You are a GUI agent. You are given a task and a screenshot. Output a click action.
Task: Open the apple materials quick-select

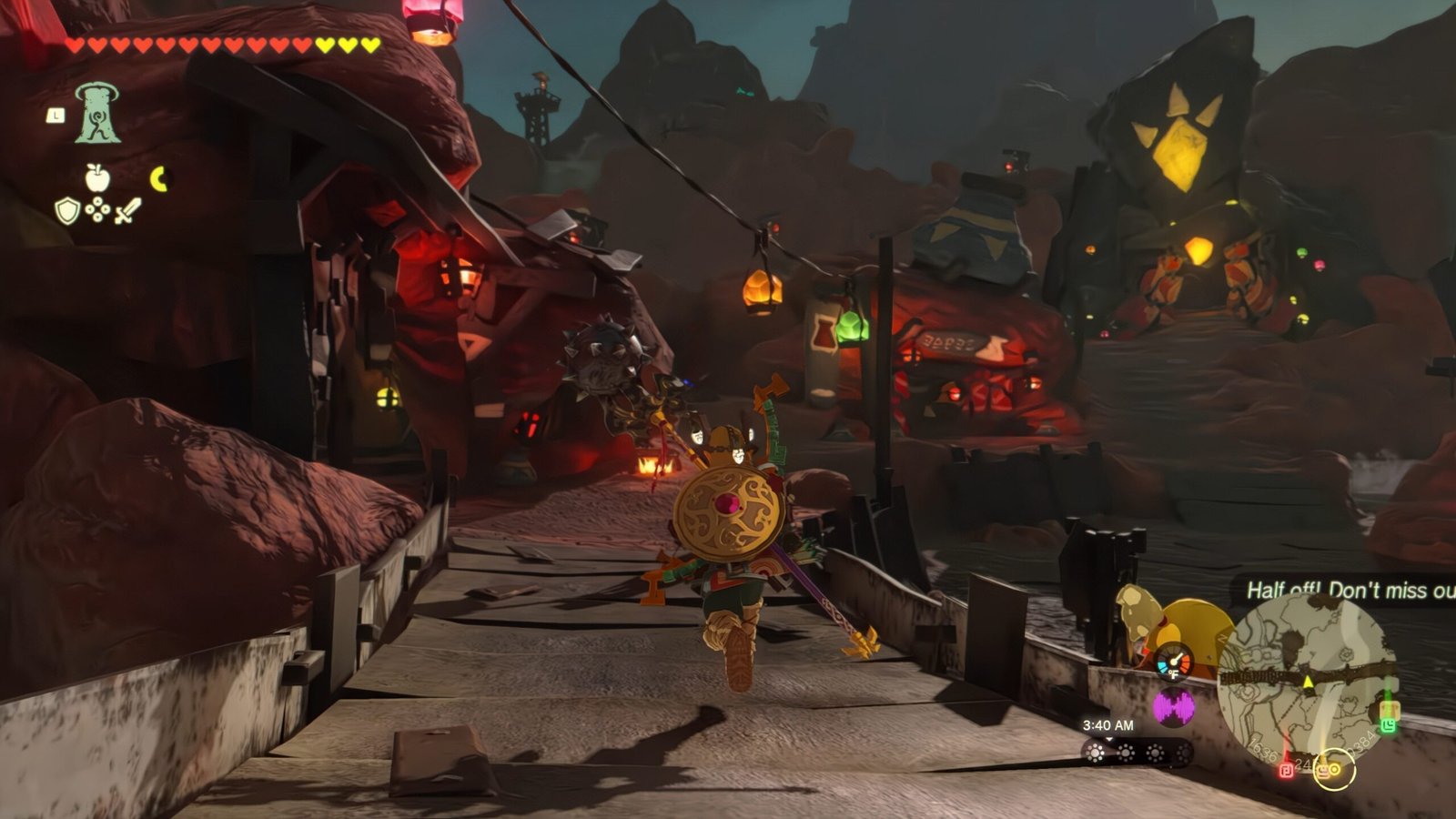point(97,177)
